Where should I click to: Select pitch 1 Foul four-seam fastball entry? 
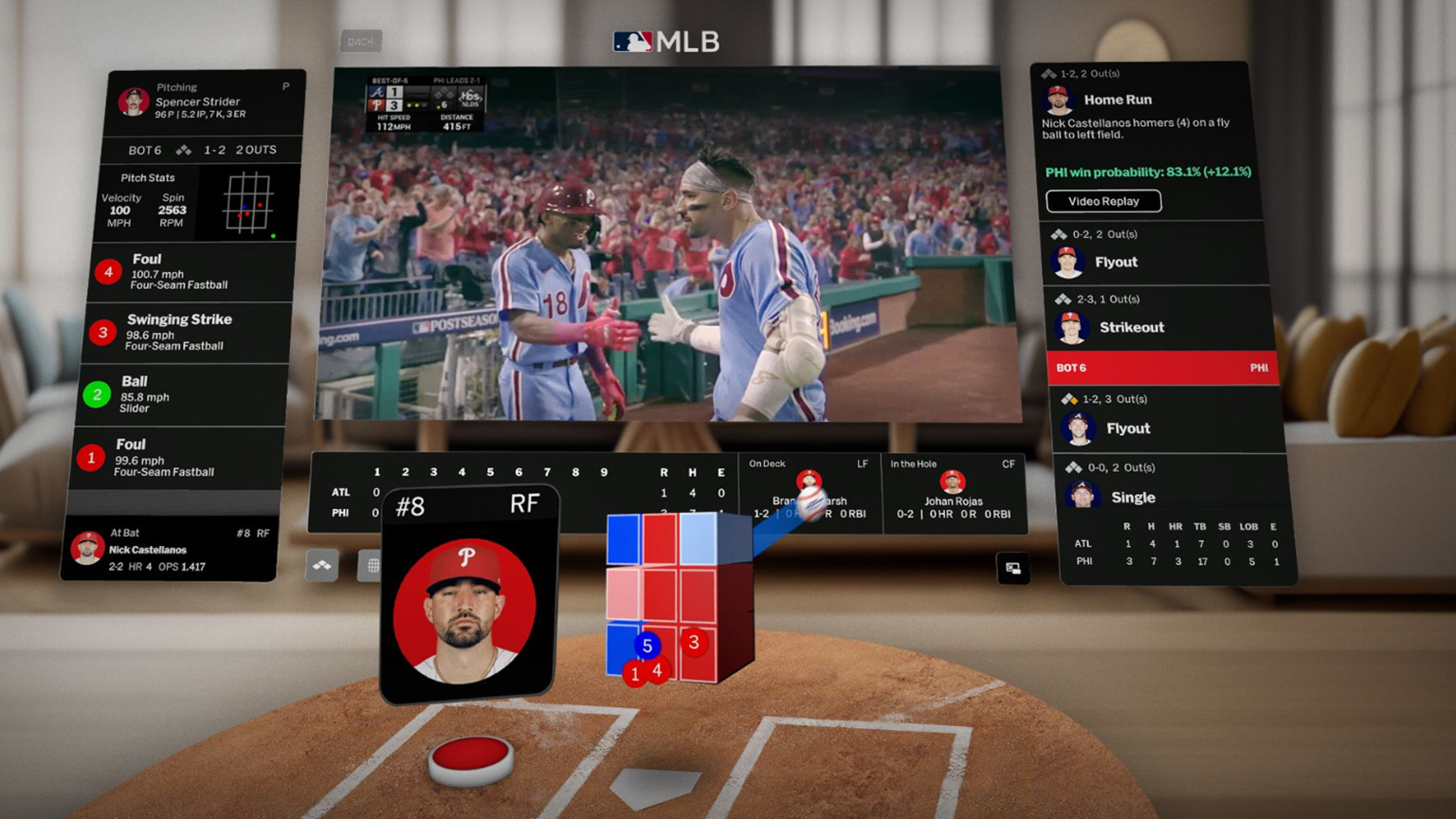(180, 458)
